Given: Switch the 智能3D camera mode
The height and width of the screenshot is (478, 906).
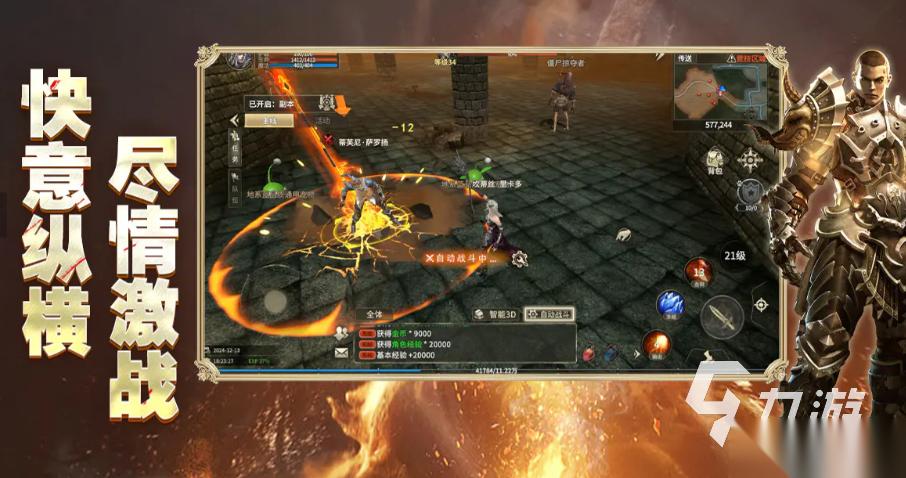Looking at the screenshot, I should coord(497,314).
